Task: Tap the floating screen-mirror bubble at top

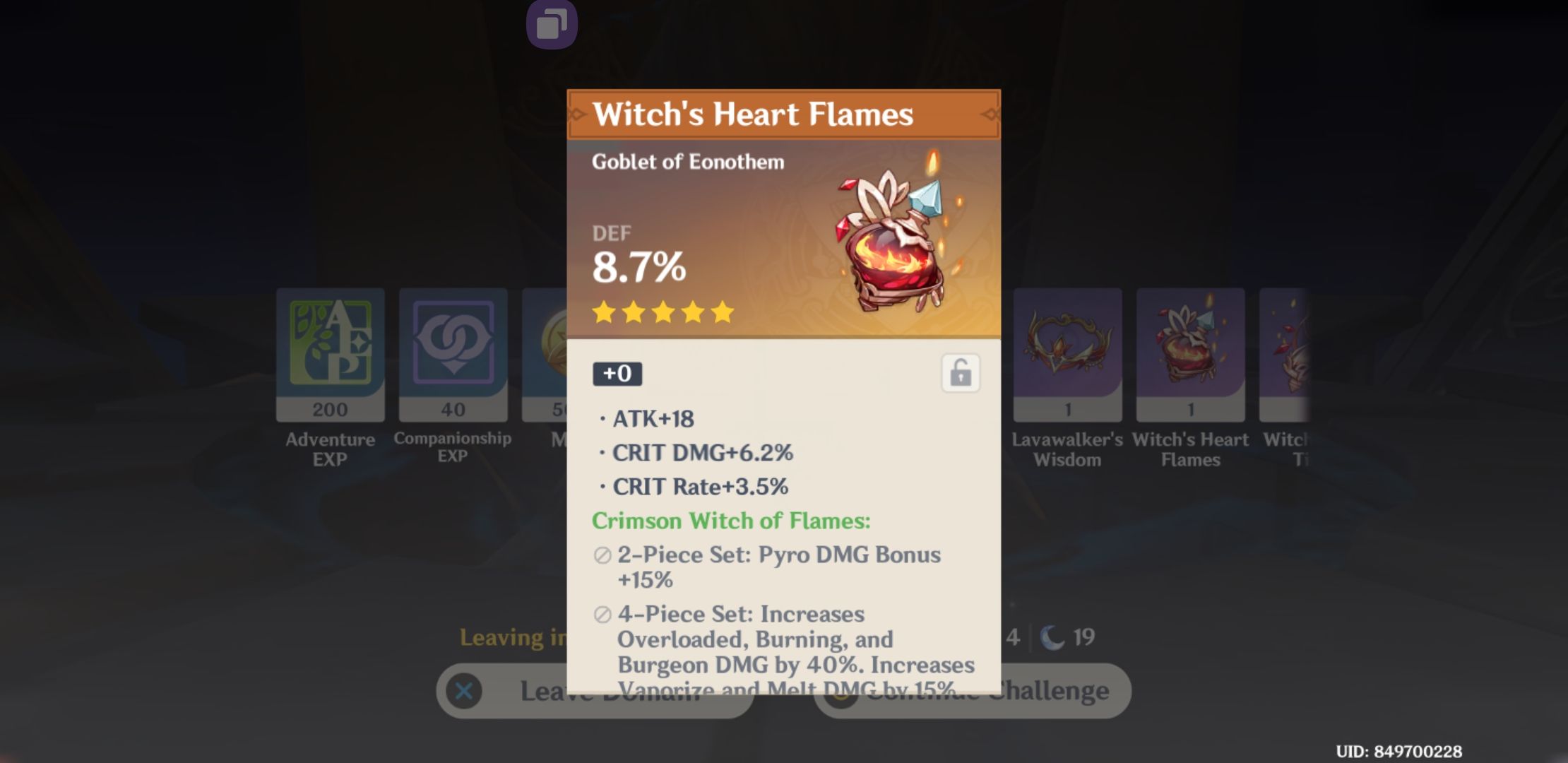Action: point(554,25)
